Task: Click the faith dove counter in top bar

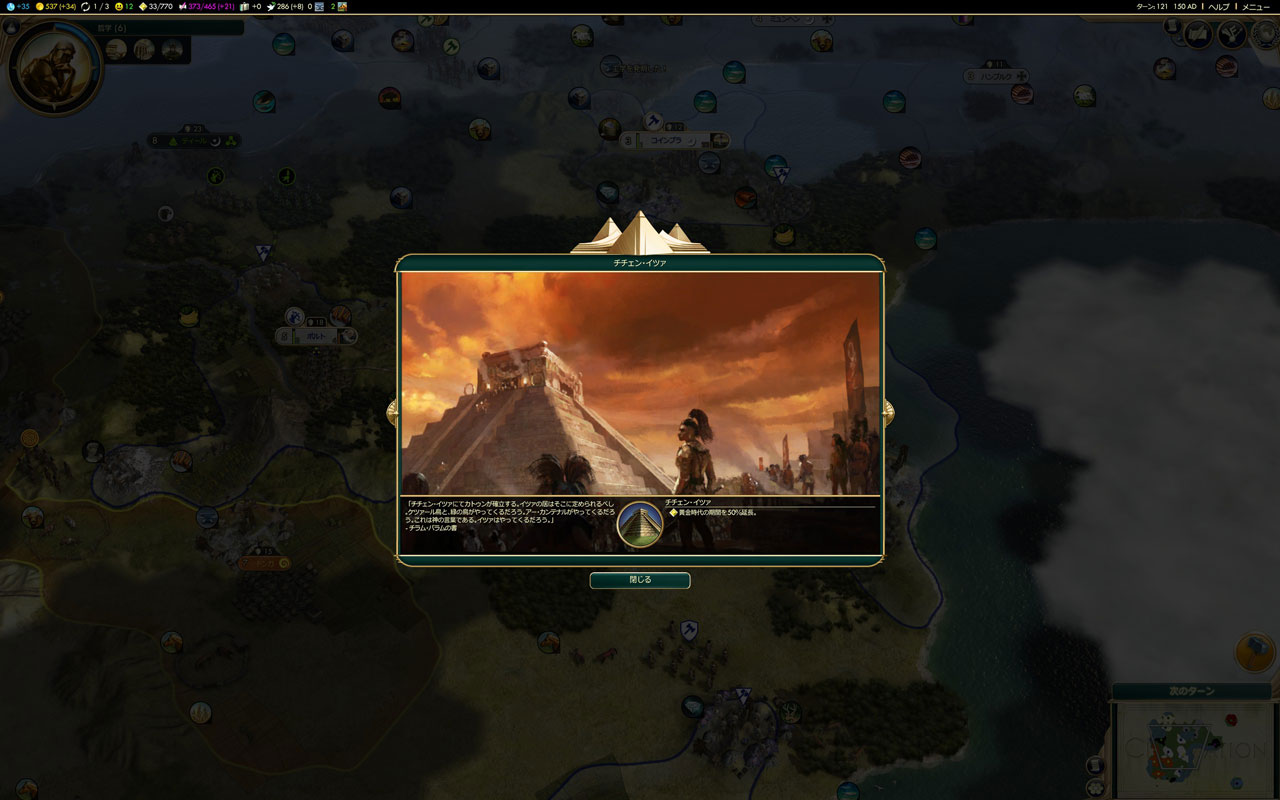Action: coord(285,6)
